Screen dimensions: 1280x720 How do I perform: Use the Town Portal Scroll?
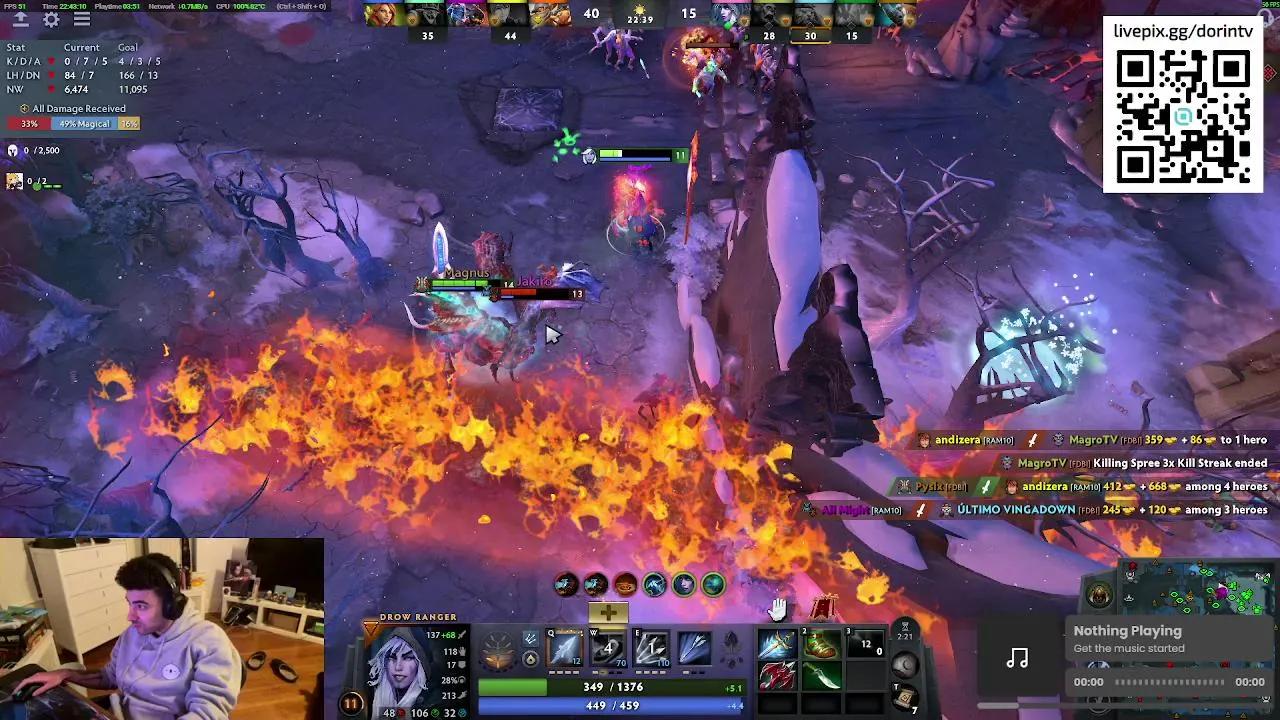(x=905, y=696)
